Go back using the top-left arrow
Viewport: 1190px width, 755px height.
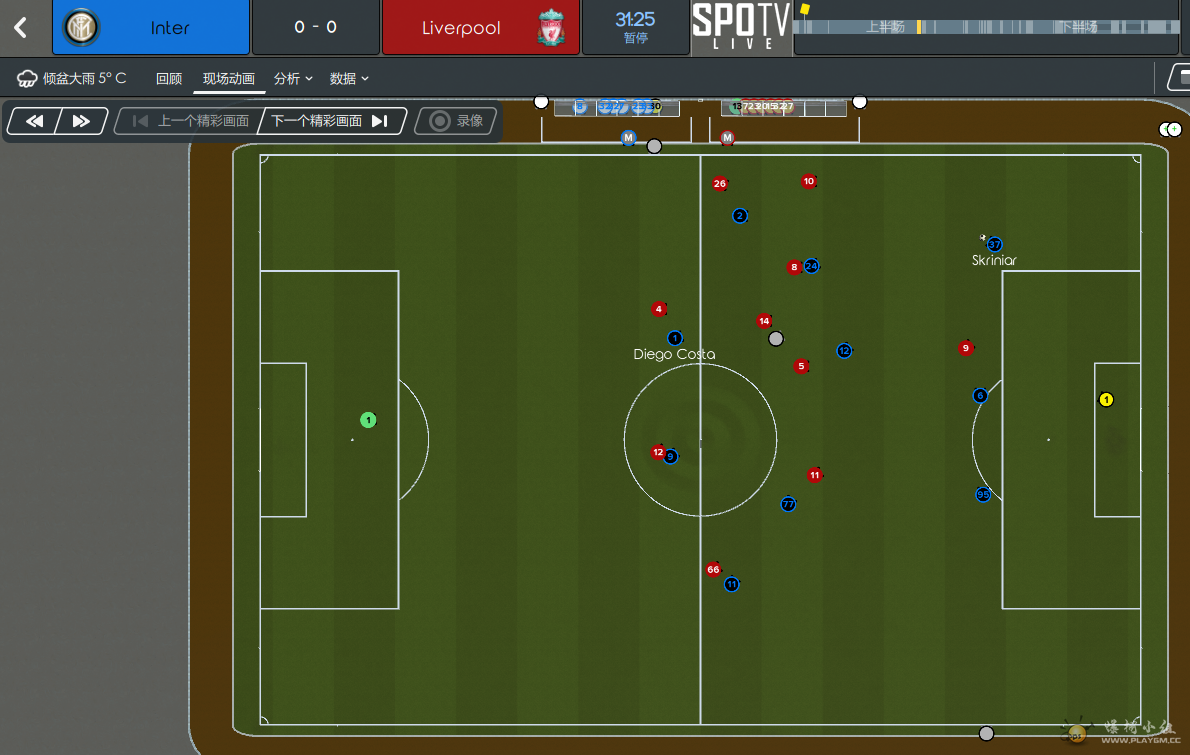click(x=21, y=28)
